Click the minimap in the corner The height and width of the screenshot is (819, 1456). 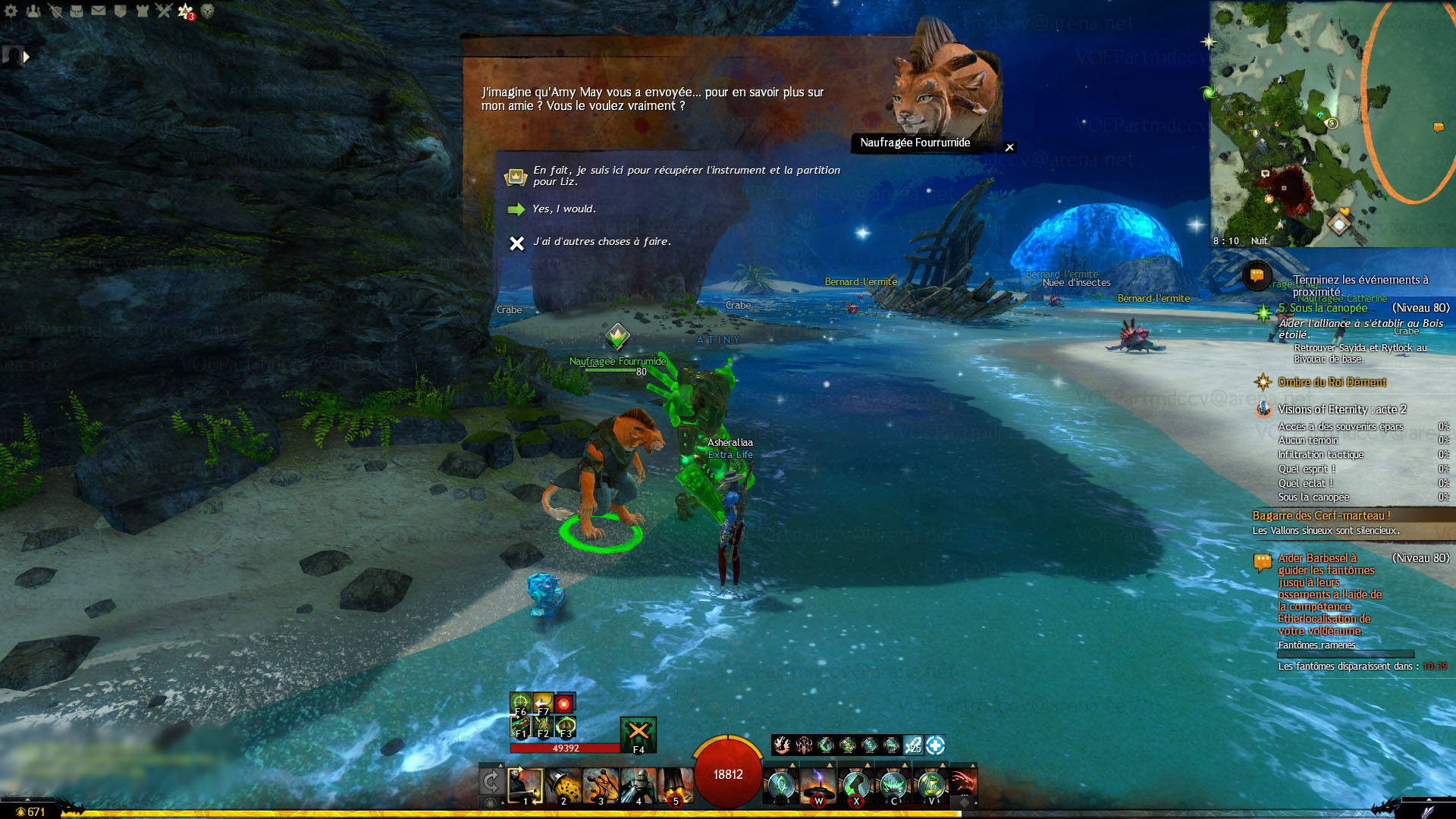[x=1332, y=121]
